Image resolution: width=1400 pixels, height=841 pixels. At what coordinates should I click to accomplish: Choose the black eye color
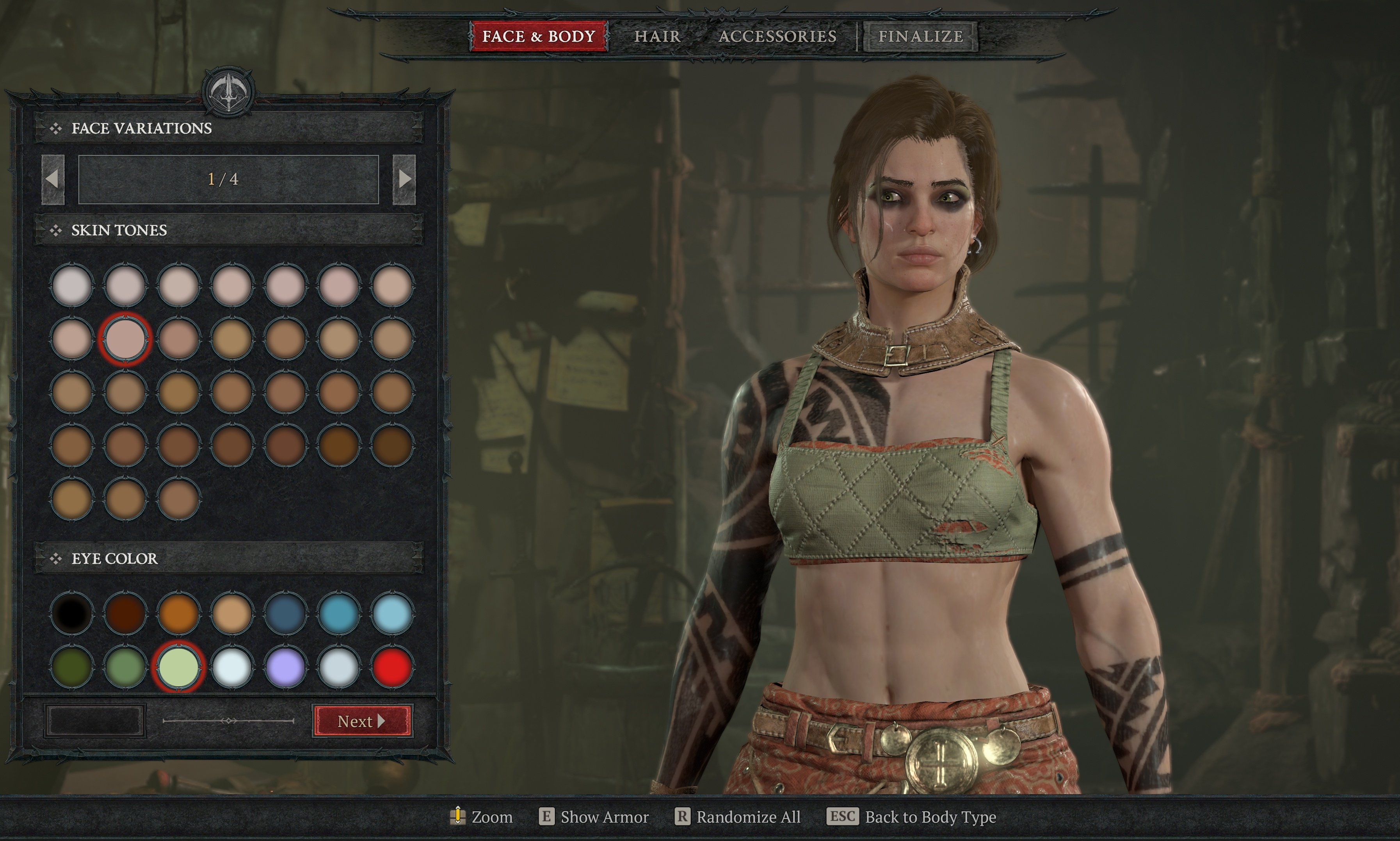click(x=72, y=613)
